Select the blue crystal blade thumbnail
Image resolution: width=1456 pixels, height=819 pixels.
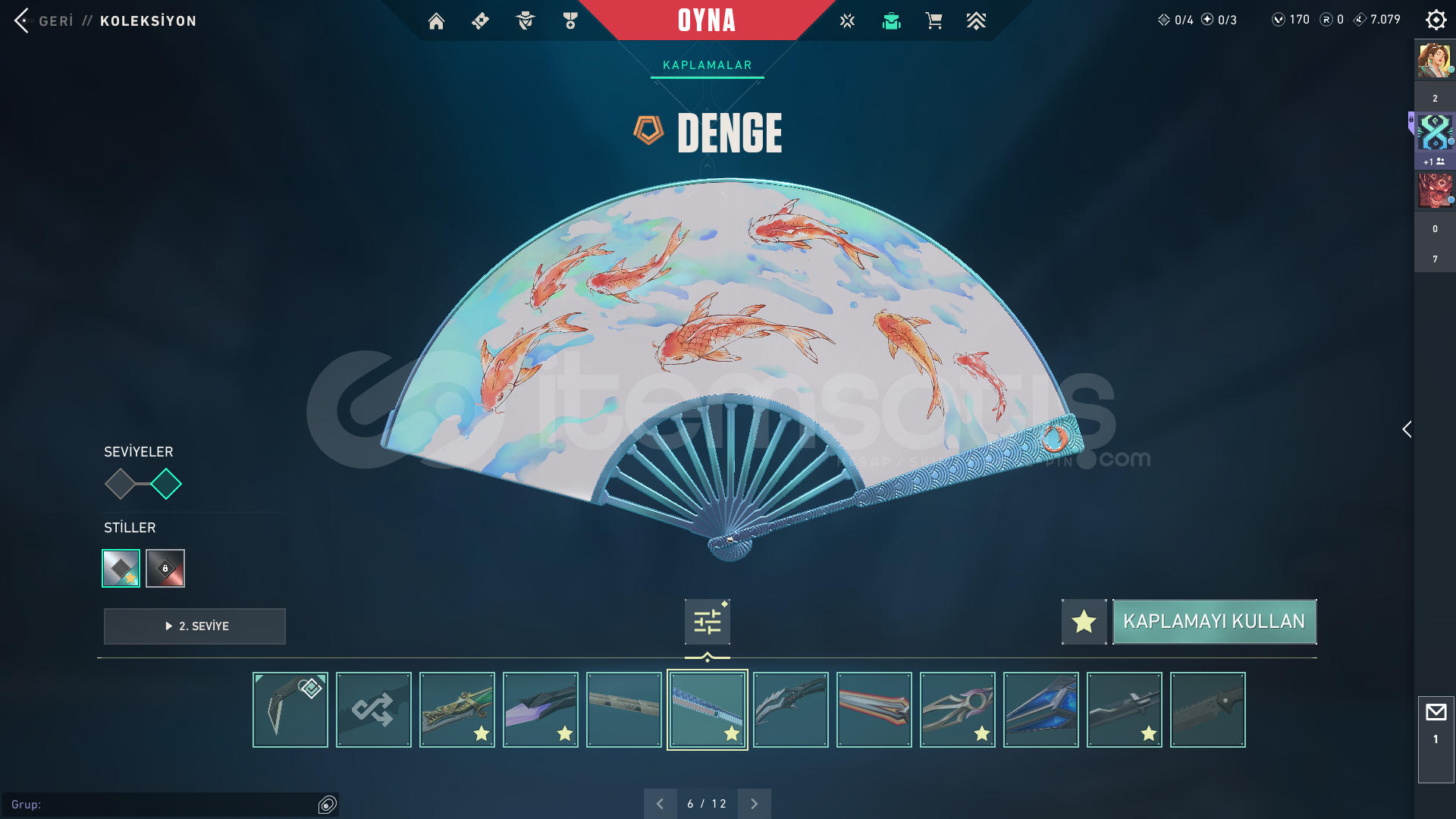[1041, 710]
